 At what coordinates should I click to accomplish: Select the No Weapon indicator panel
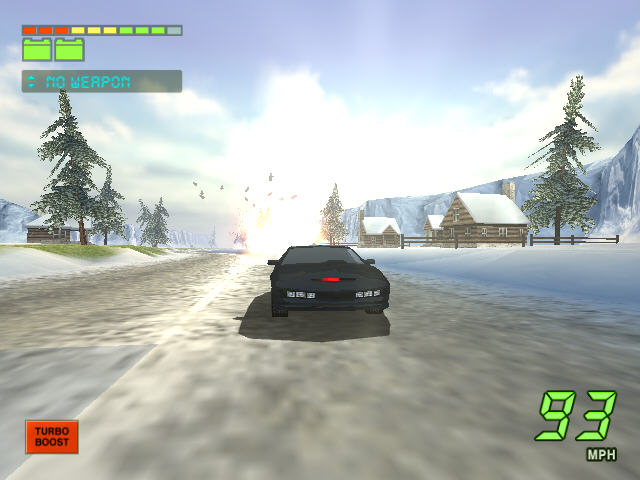coord(102,81)
